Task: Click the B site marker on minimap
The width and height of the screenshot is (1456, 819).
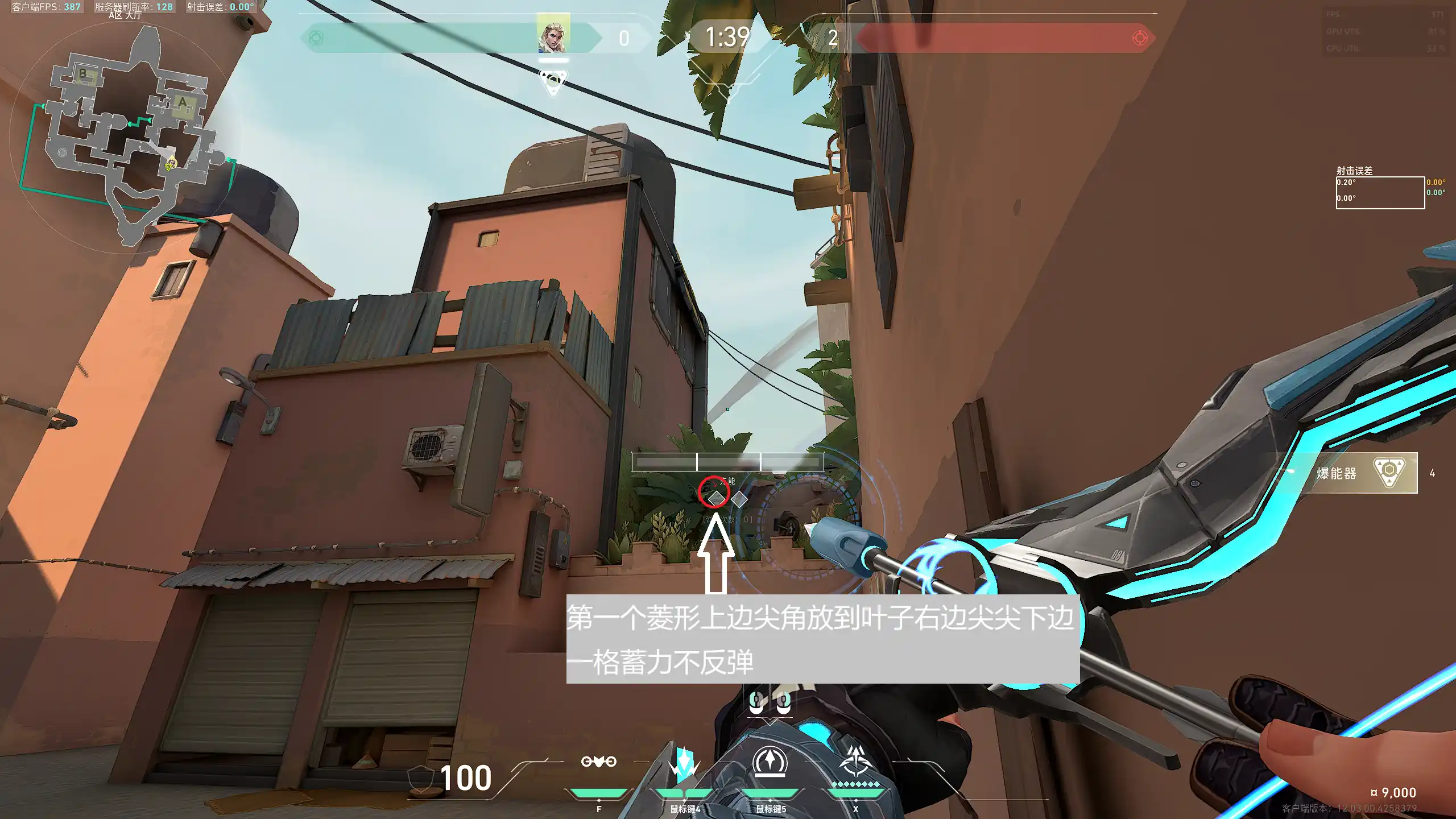Action: (83, 74)
